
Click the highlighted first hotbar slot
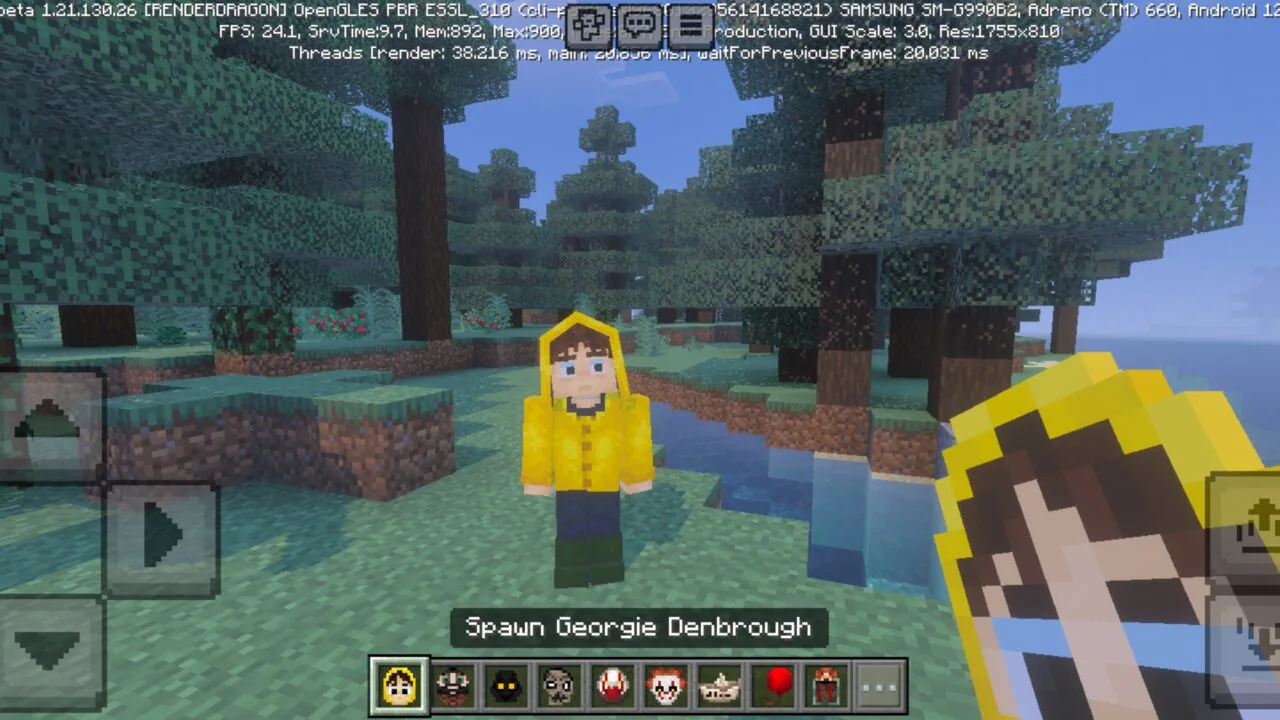pyautogui.click(x=400, y=684)
